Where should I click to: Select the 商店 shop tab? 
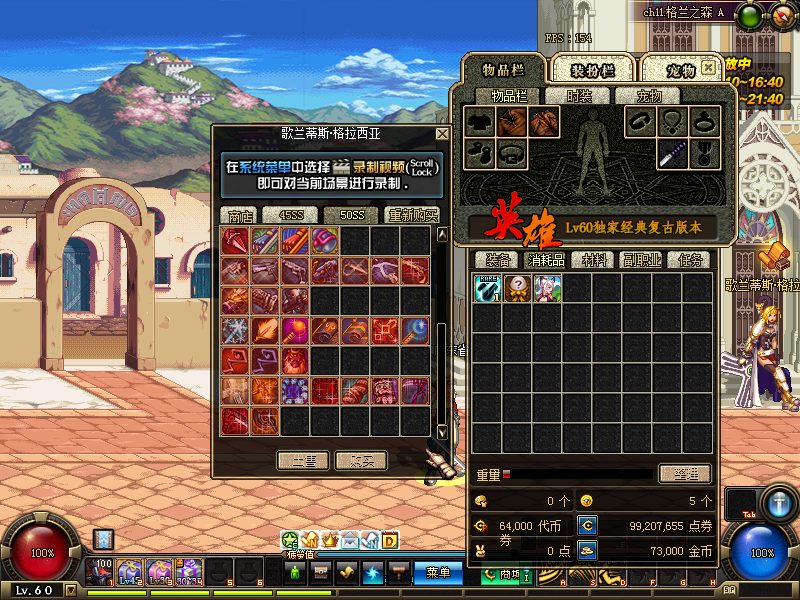pos(240,215)
